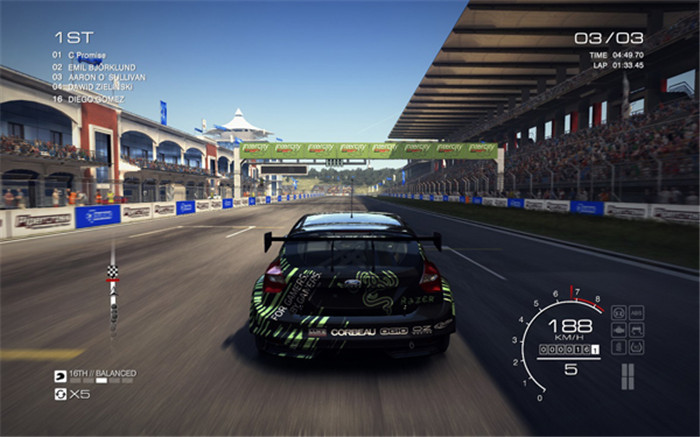Viewport: 700px width, 437px height.
Task: Pick Dawid Zielinski's leaderboard row
Action: pyautogui.click(x=93, y=86)
